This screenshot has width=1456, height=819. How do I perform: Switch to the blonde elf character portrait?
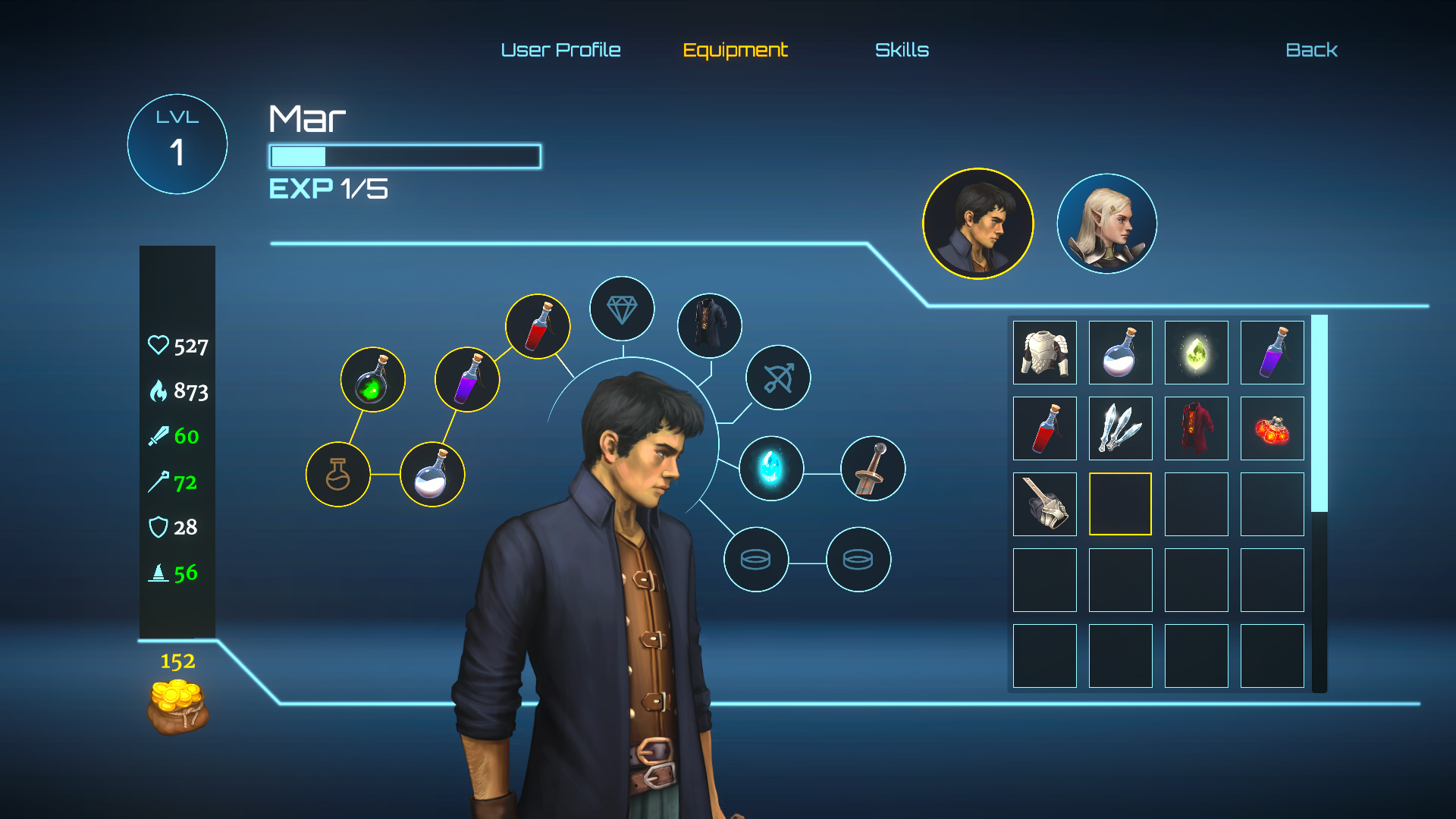click(x=1106, y=224)
